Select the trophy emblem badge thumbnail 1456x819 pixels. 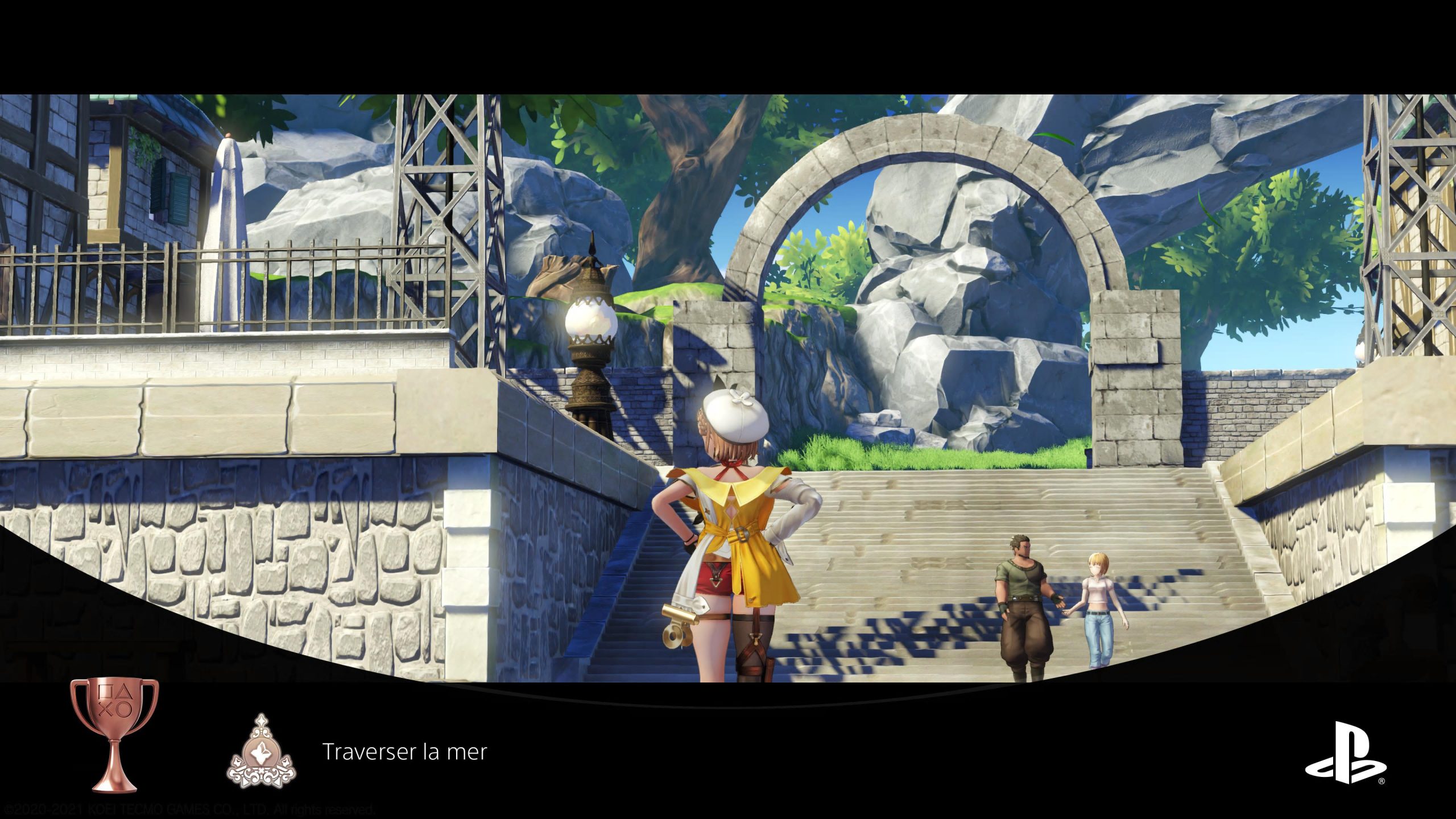tap(261, 751)
